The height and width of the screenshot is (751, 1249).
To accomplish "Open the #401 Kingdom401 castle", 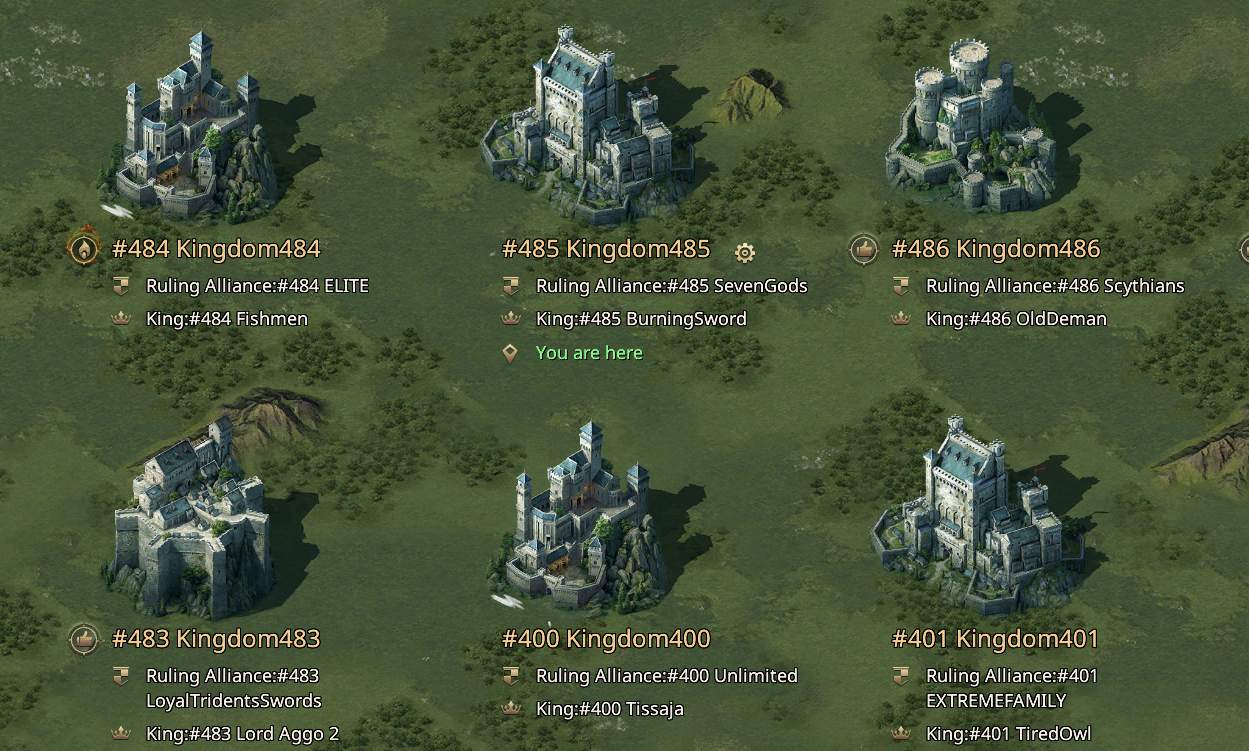I will (x=975, y=520).
